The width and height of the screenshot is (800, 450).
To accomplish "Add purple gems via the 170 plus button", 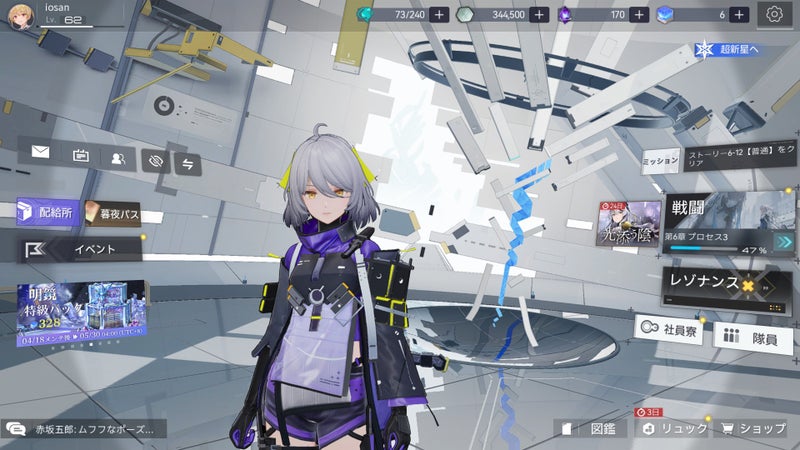I will pos(640,15).
